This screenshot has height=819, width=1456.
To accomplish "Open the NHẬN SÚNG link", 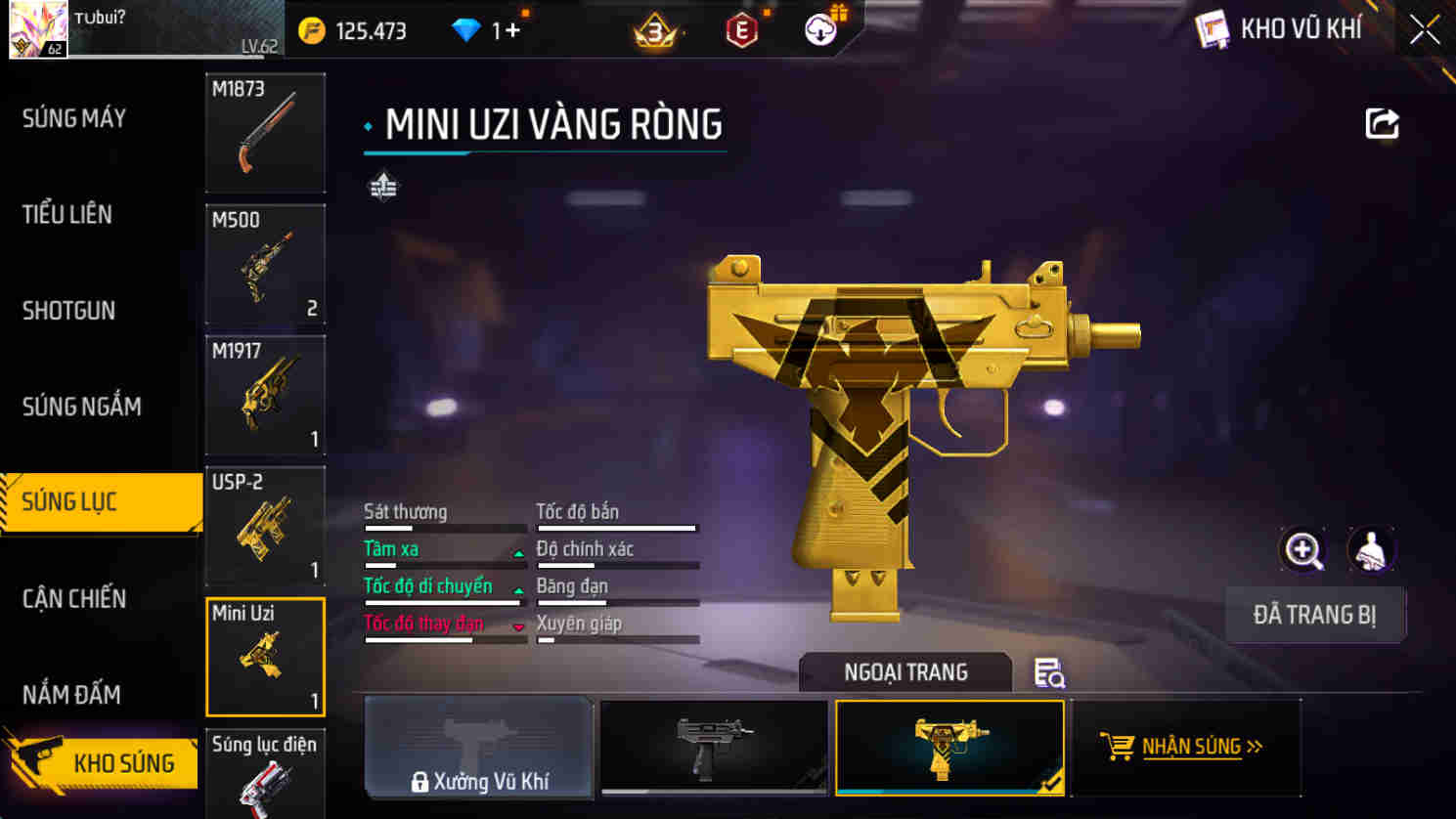I will (1185, 748).
